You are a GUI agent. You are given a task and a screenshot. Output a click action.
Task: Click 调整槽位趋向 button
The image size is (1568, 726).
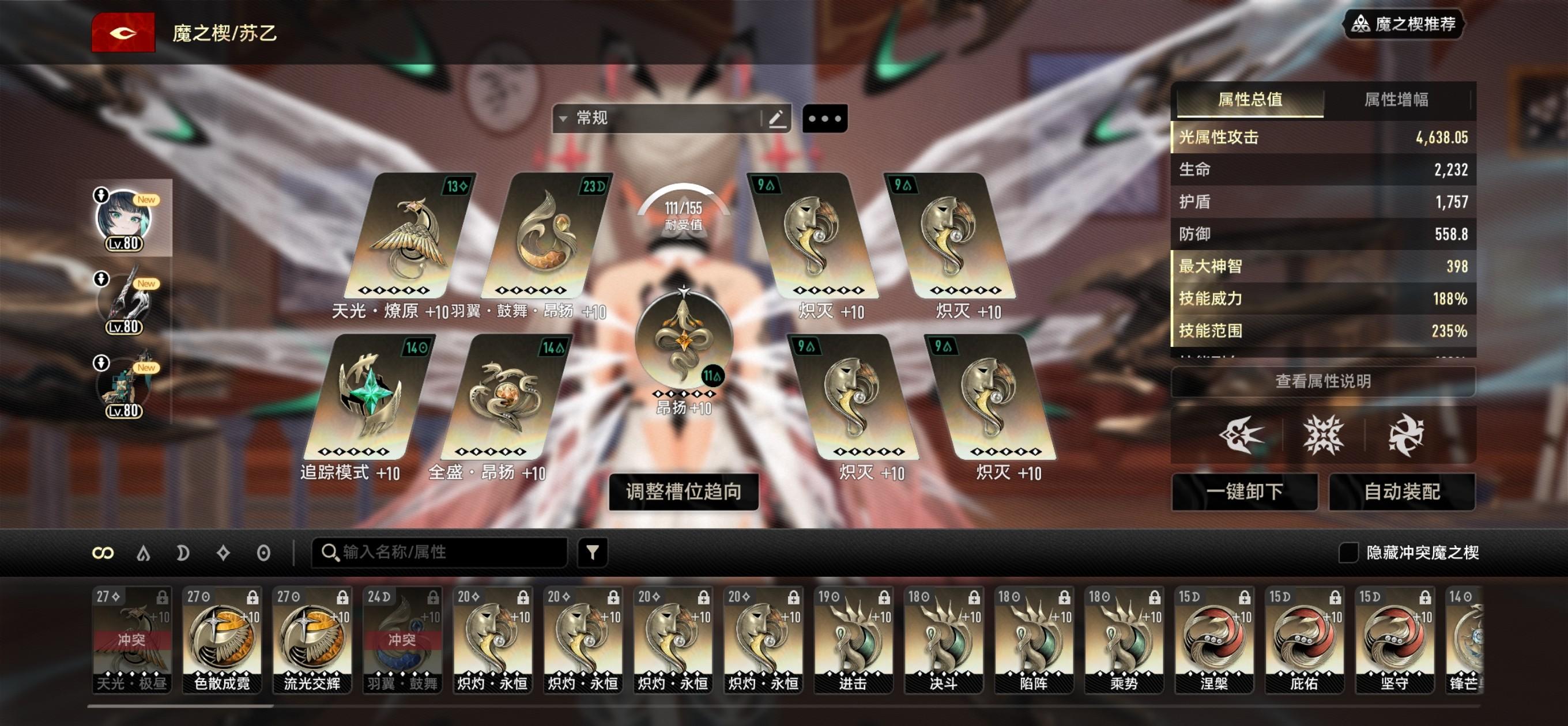tap(684, 491)
